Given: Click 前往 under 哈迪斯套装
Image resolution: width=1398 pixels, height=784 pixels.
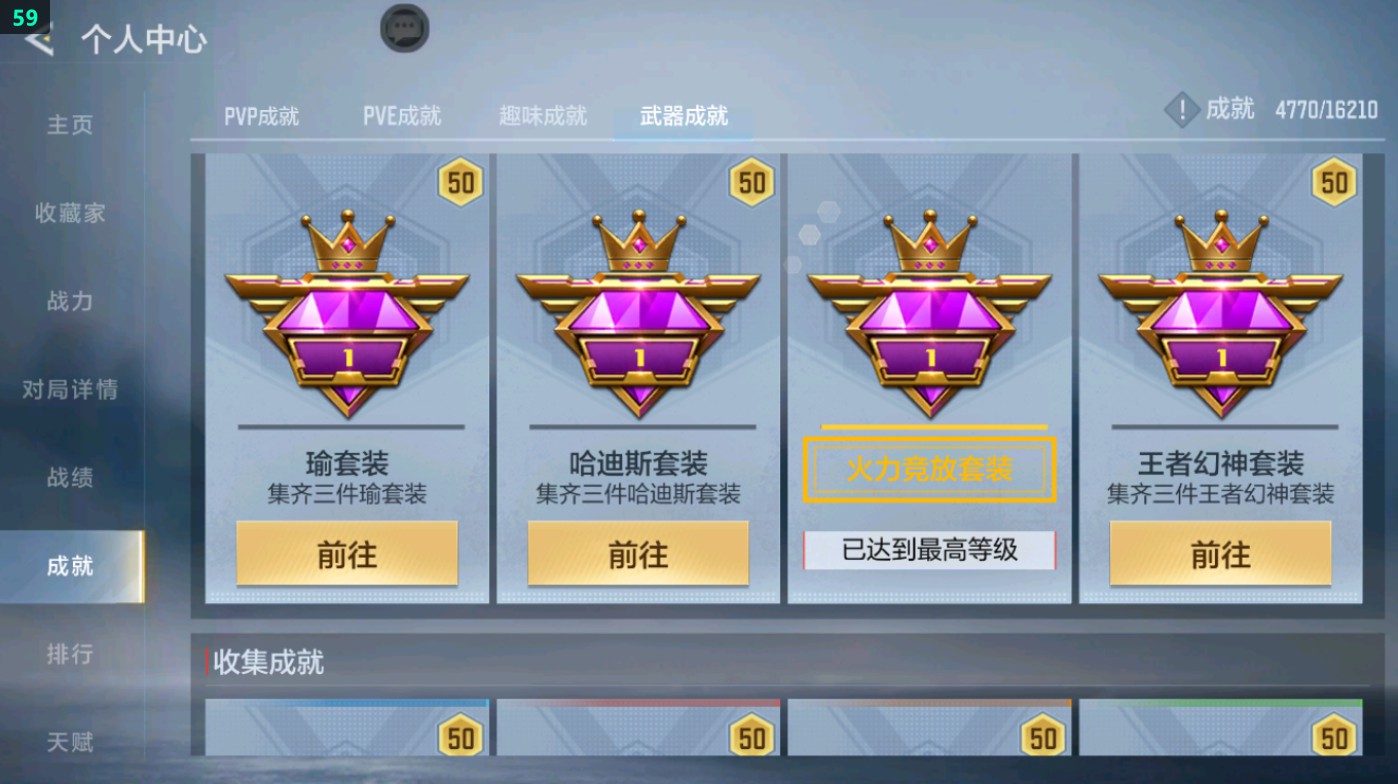Looking at the screenshot, I should (638, 552).
